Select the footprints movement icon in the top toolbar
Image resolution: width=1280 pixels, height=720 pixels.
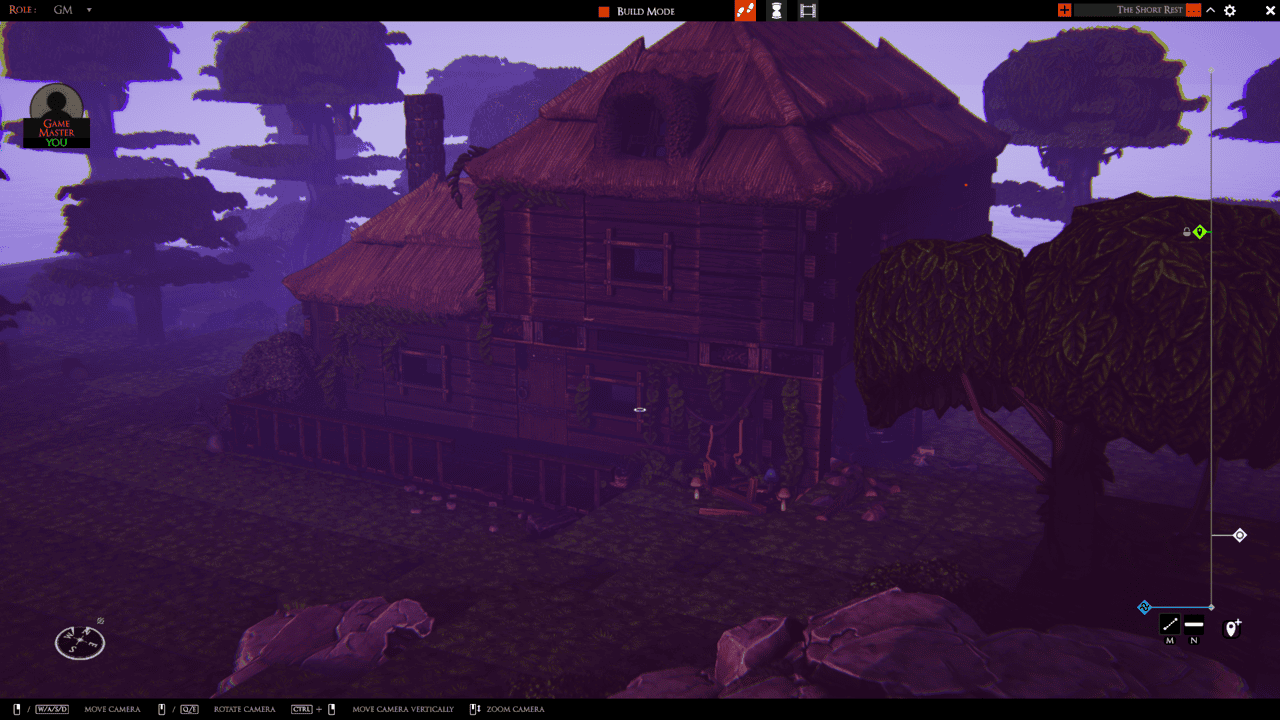click(745, 10)
